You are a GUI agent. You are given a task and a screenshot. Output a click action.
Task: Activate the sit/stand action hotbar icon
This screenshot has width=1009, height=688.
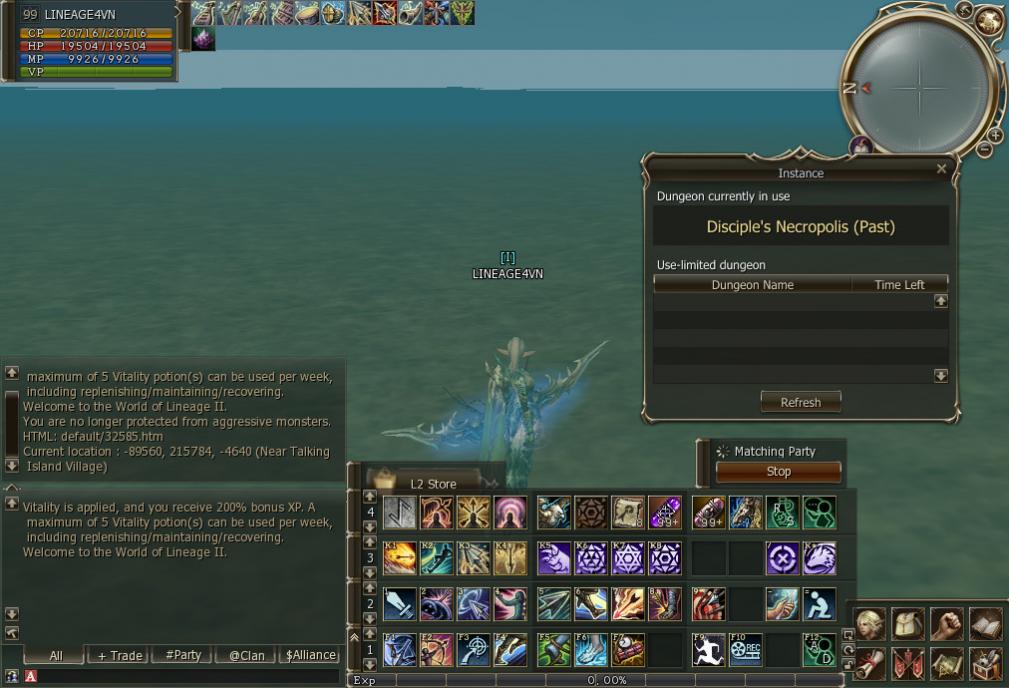pyautogui.click(x=820, y=604)
